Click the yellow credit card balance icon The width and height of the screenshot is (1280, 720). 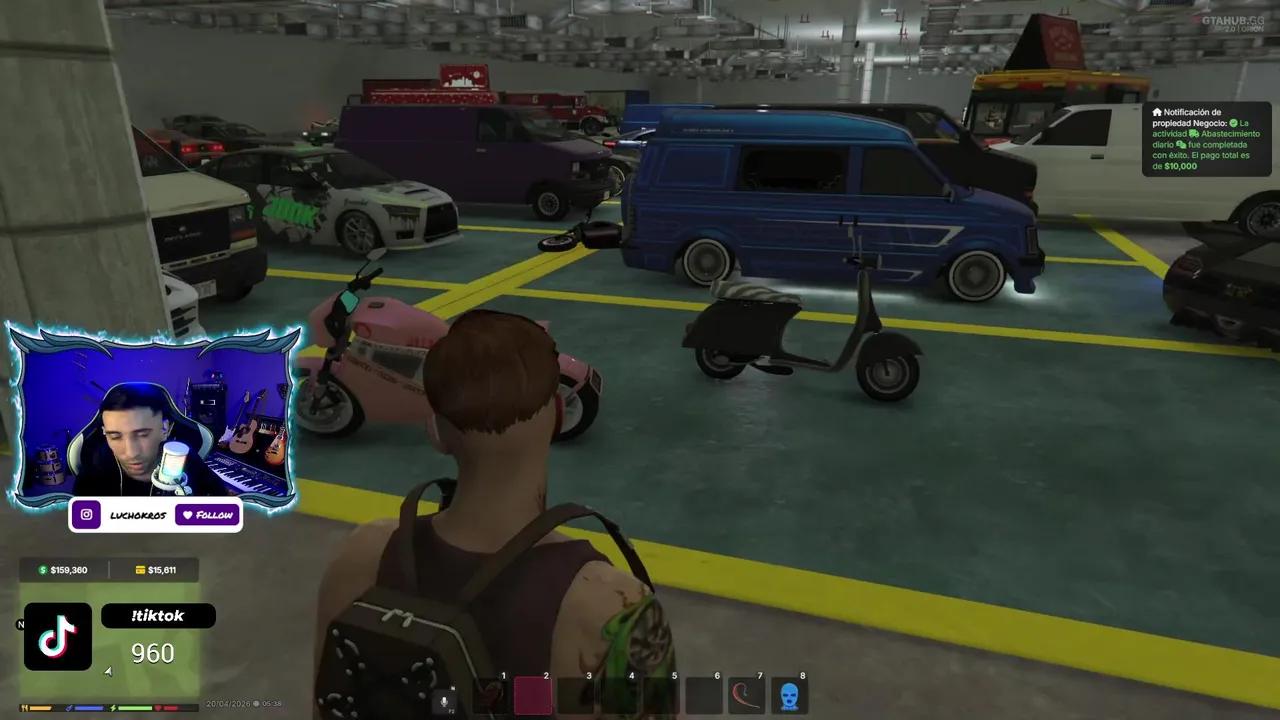point(140,569)
